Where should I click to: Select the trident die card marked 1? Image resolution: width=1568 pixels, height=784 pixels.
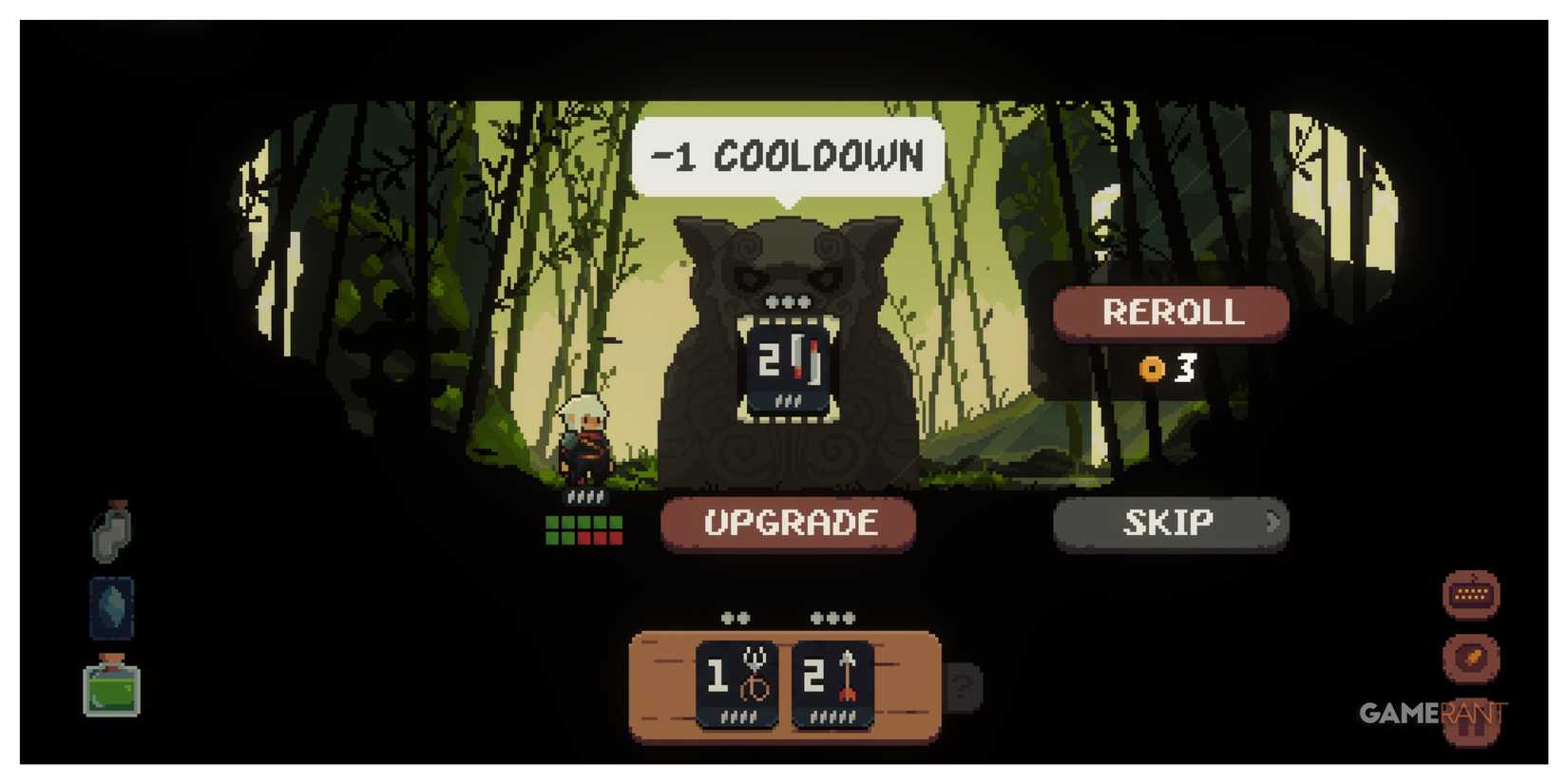click(736, 679)
